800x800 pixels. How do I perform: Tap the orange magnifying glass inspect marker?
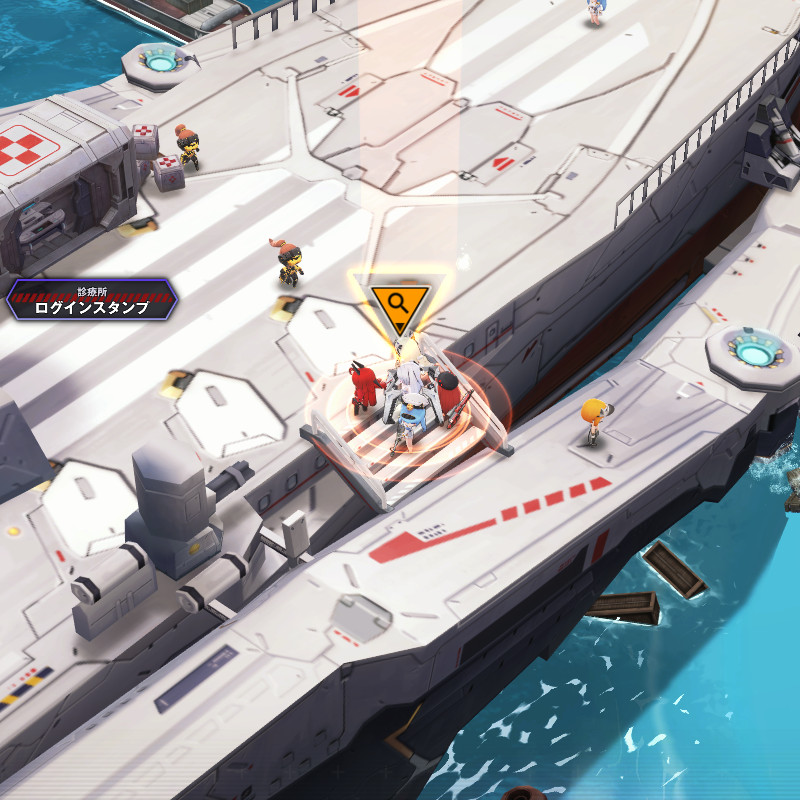pos(398,303)
